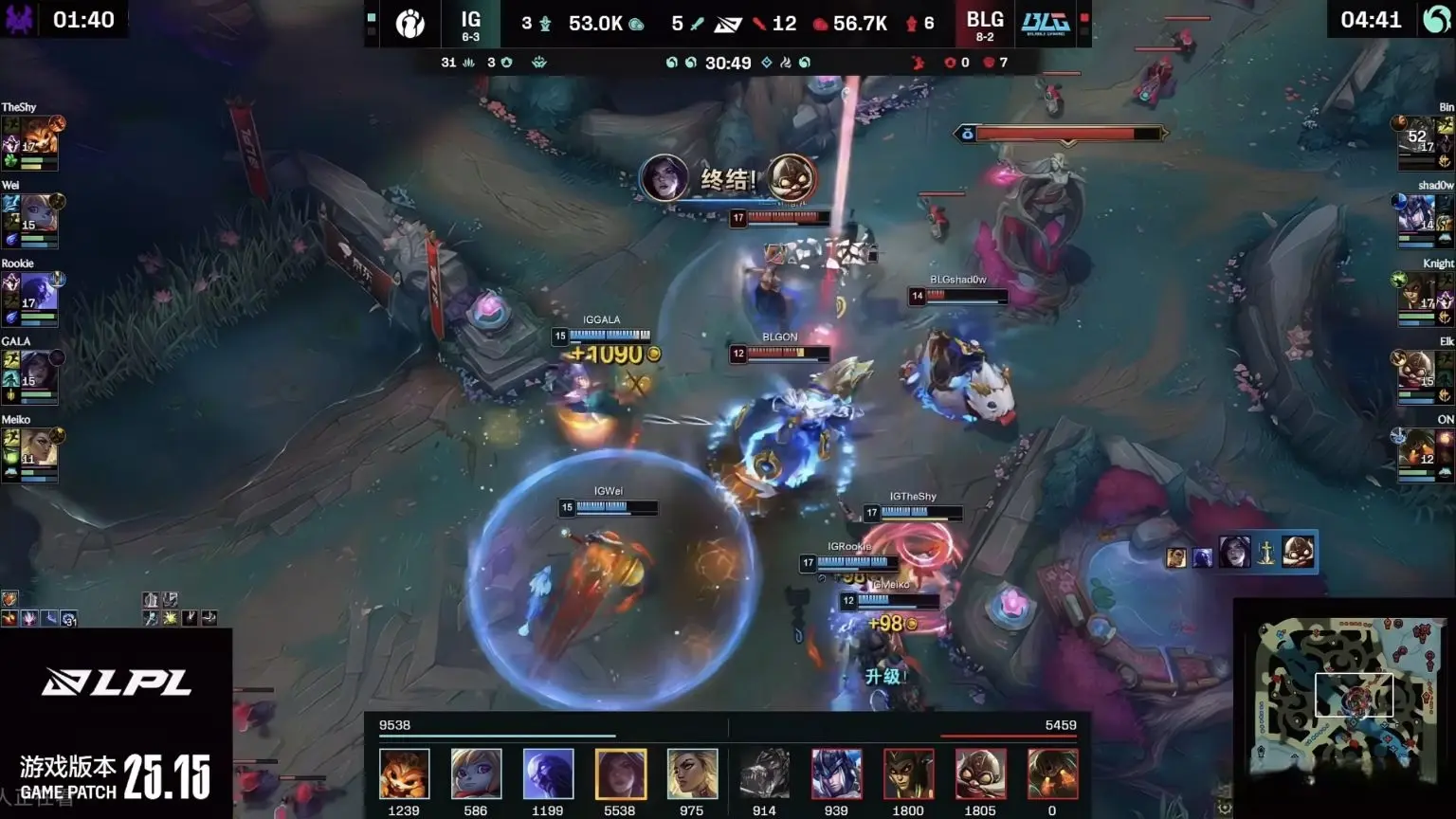Click the Gnar icon with 1239 gold
1456x819 pixels.
point(404,773)
